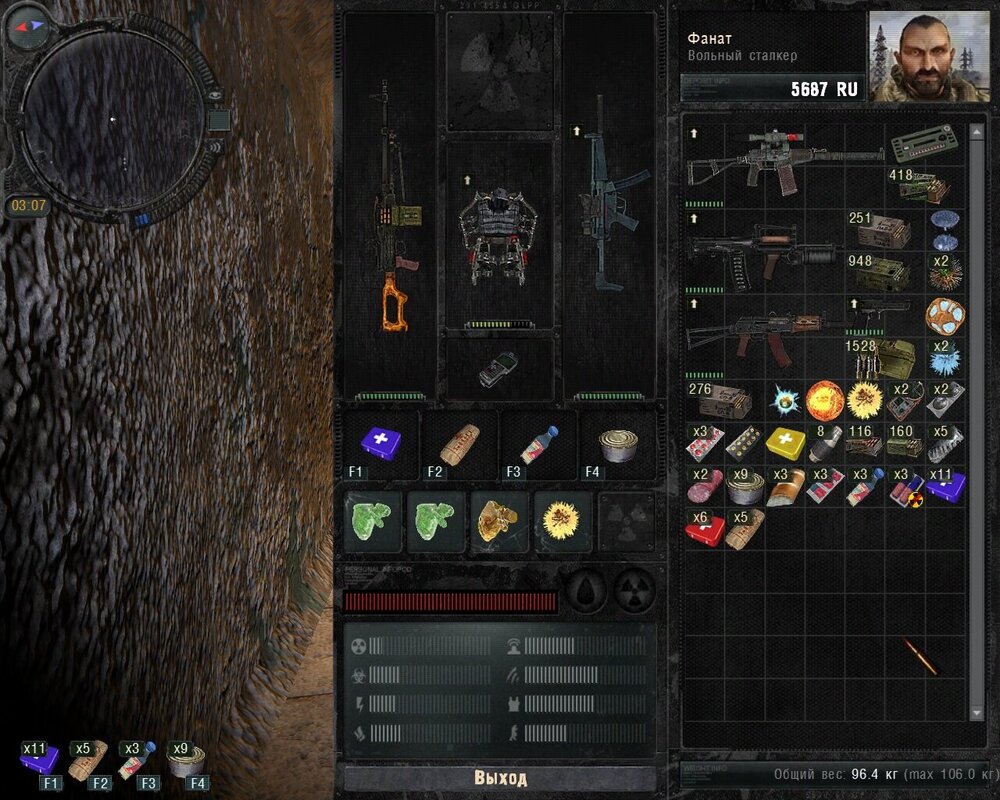Screen dimensions: 1000x800
Task: Pick the fireball artifact in the backpack
Action: click(x=824, y=398)
